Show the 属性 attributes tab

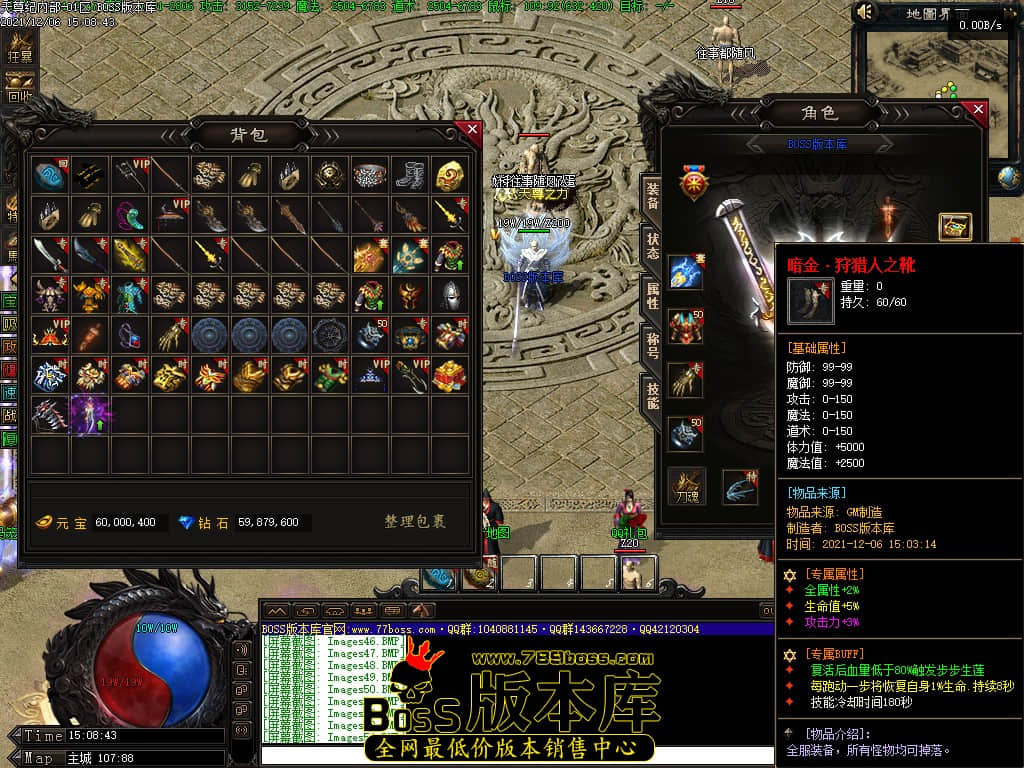point(651,296)
